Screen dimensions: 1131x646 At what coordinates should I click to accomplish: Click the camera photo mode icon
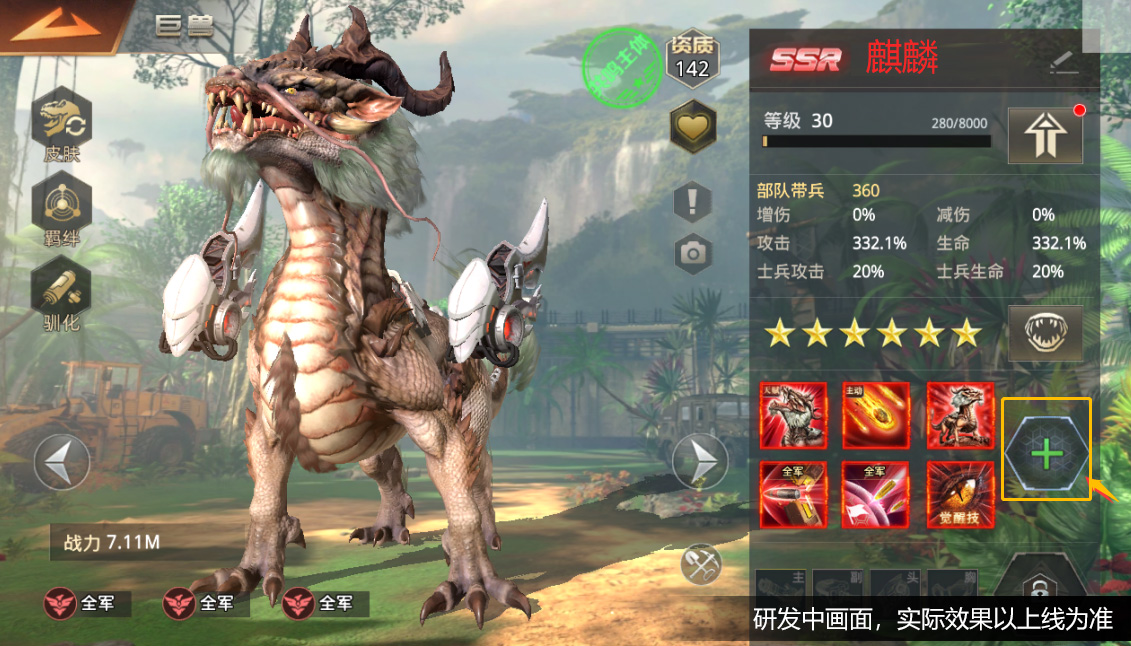coord(692,253)
